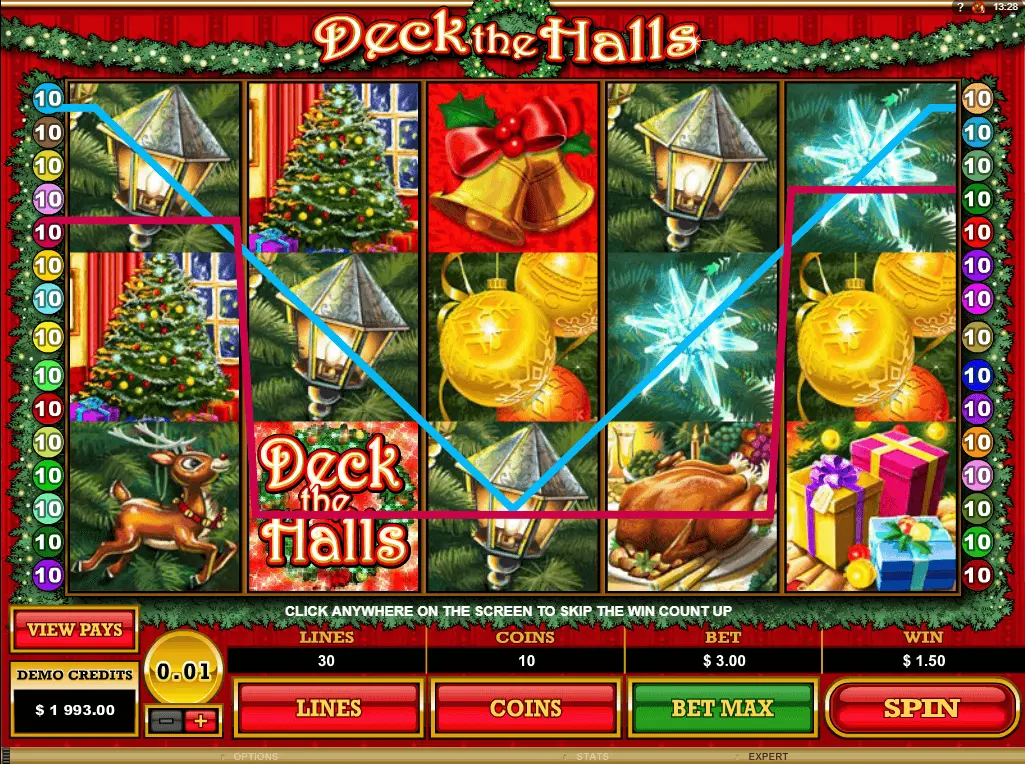Open help with the question mark icon
Screen dimensions: 1025x764
(x=960, y=7)
